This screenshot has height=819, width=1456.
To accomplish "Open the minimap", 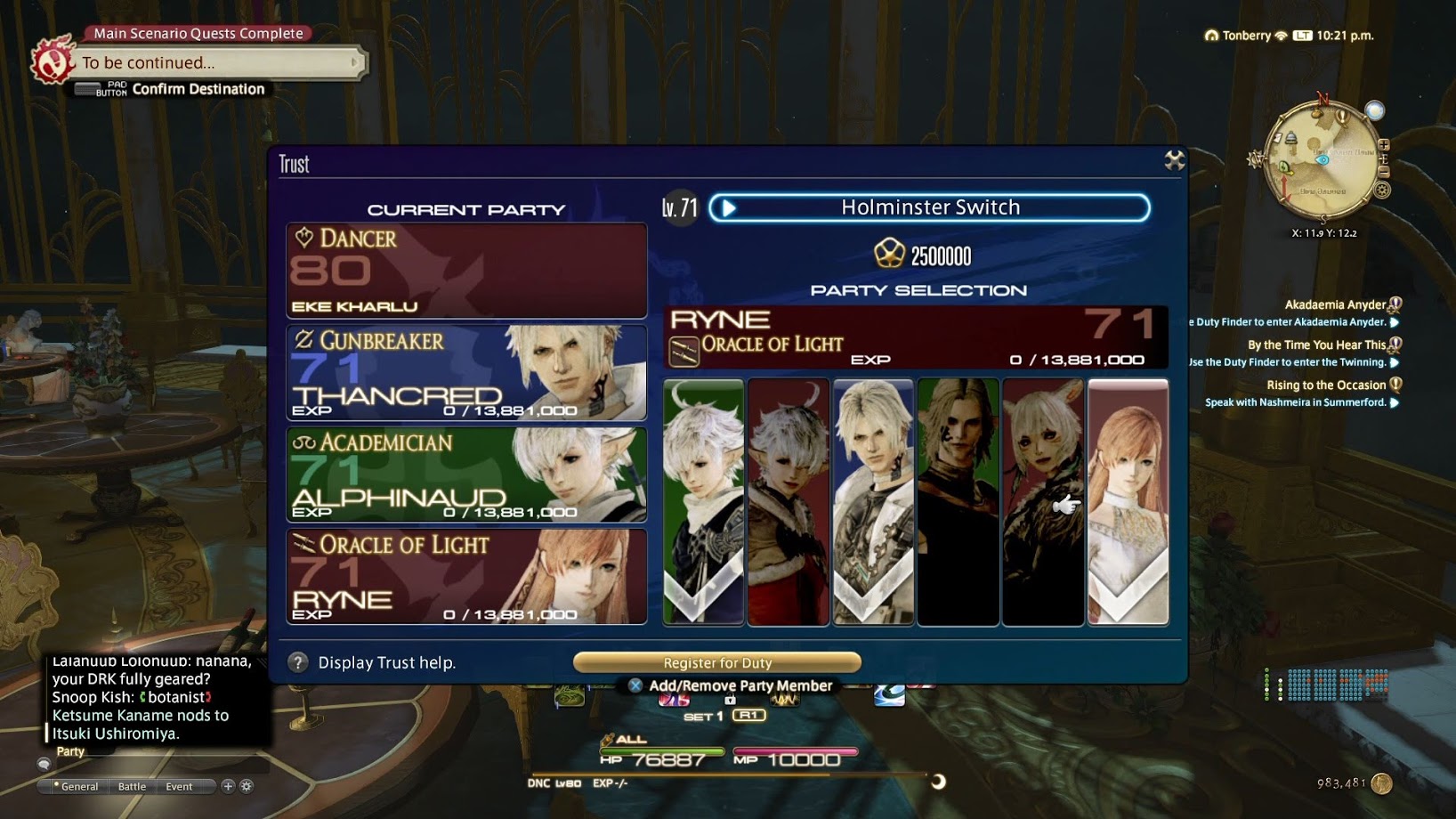I will click(x=1323, y=160).
